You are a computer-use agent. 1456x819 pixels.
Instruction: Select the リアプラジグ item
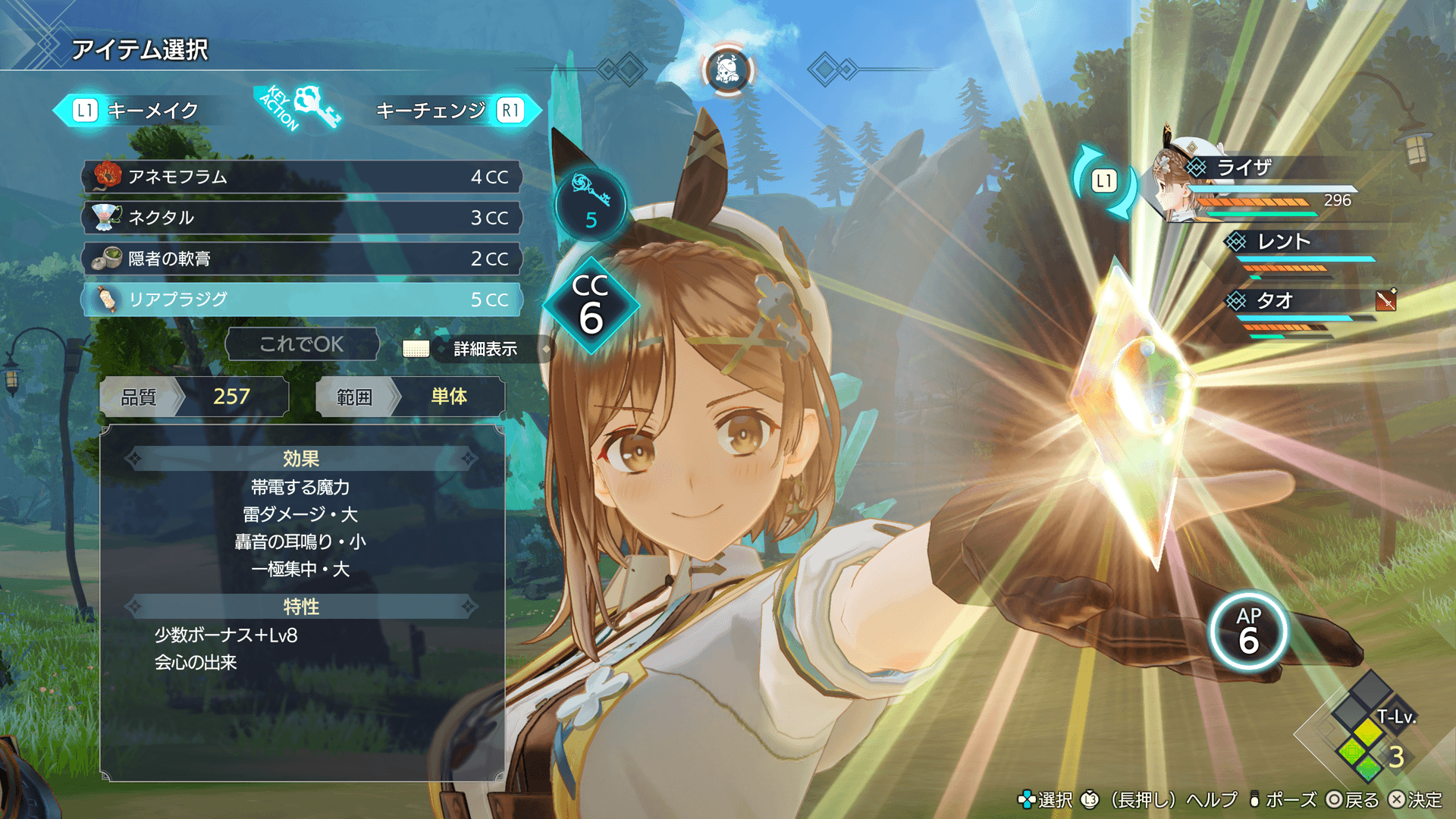[302, 300]
